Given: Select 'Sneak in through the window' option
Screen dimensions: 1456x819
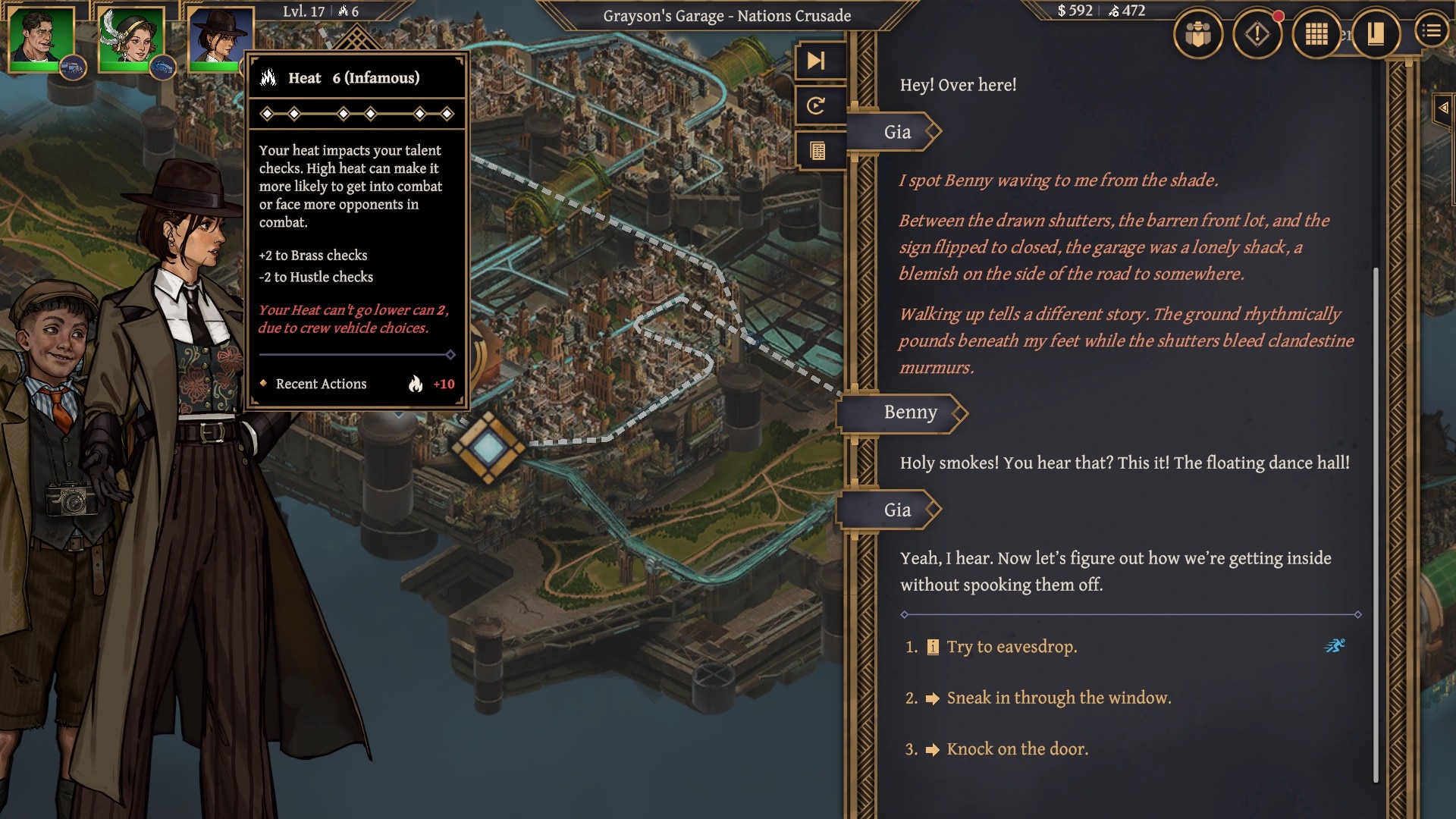Looking at the screenshot, I should coord(1059,698).
